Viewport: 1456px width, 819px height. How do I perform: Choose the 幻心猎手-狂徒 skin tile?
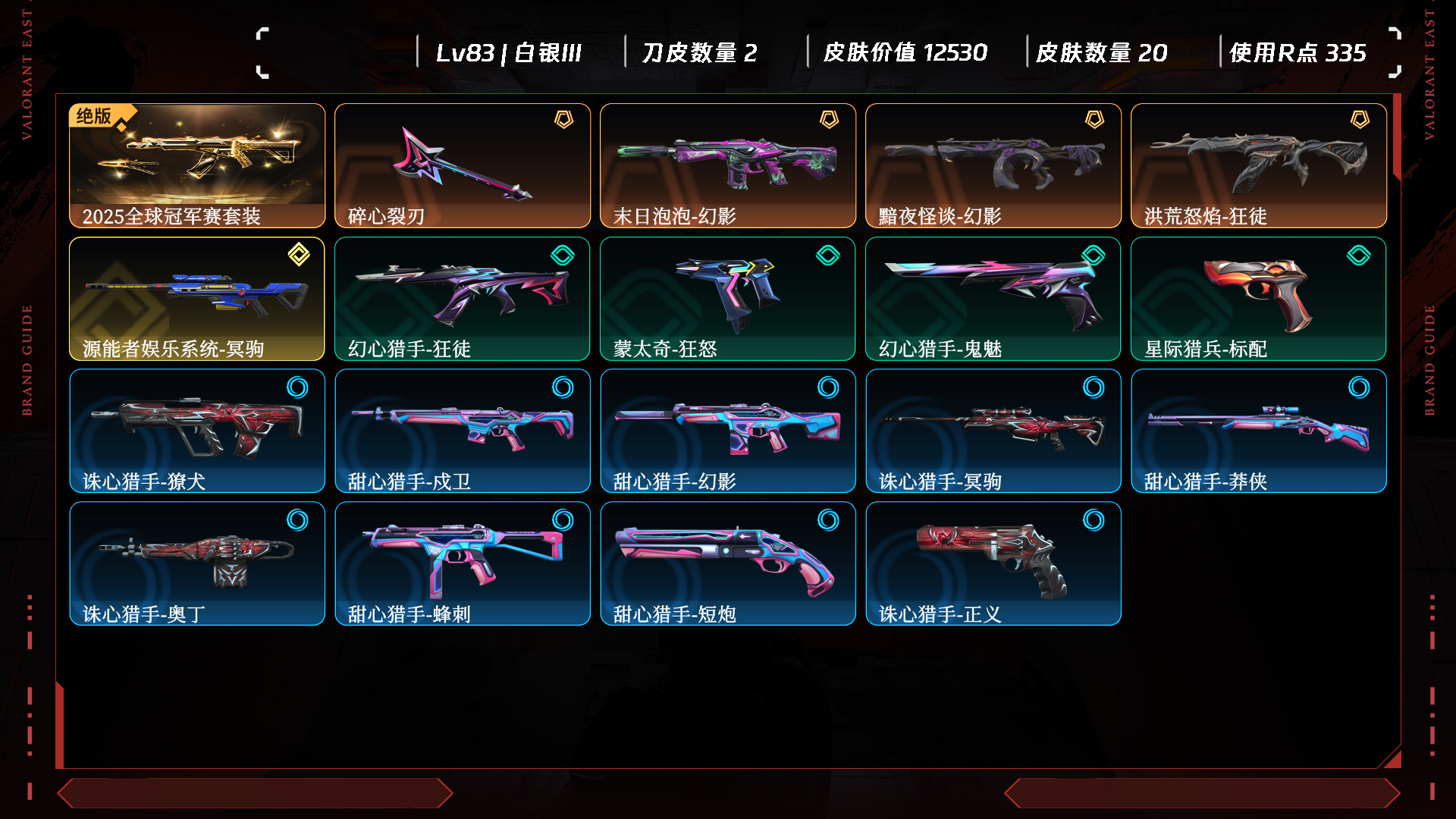click(x=463, y=299)
